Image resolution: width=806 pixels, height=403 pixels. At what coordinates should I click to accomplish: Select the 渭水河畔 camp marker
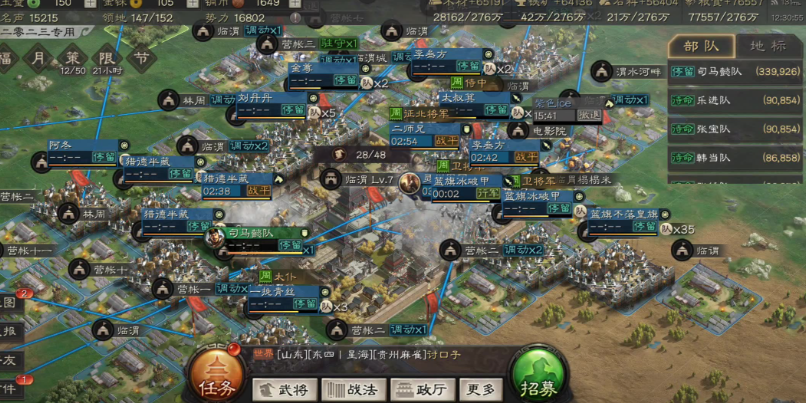point(600,72)
